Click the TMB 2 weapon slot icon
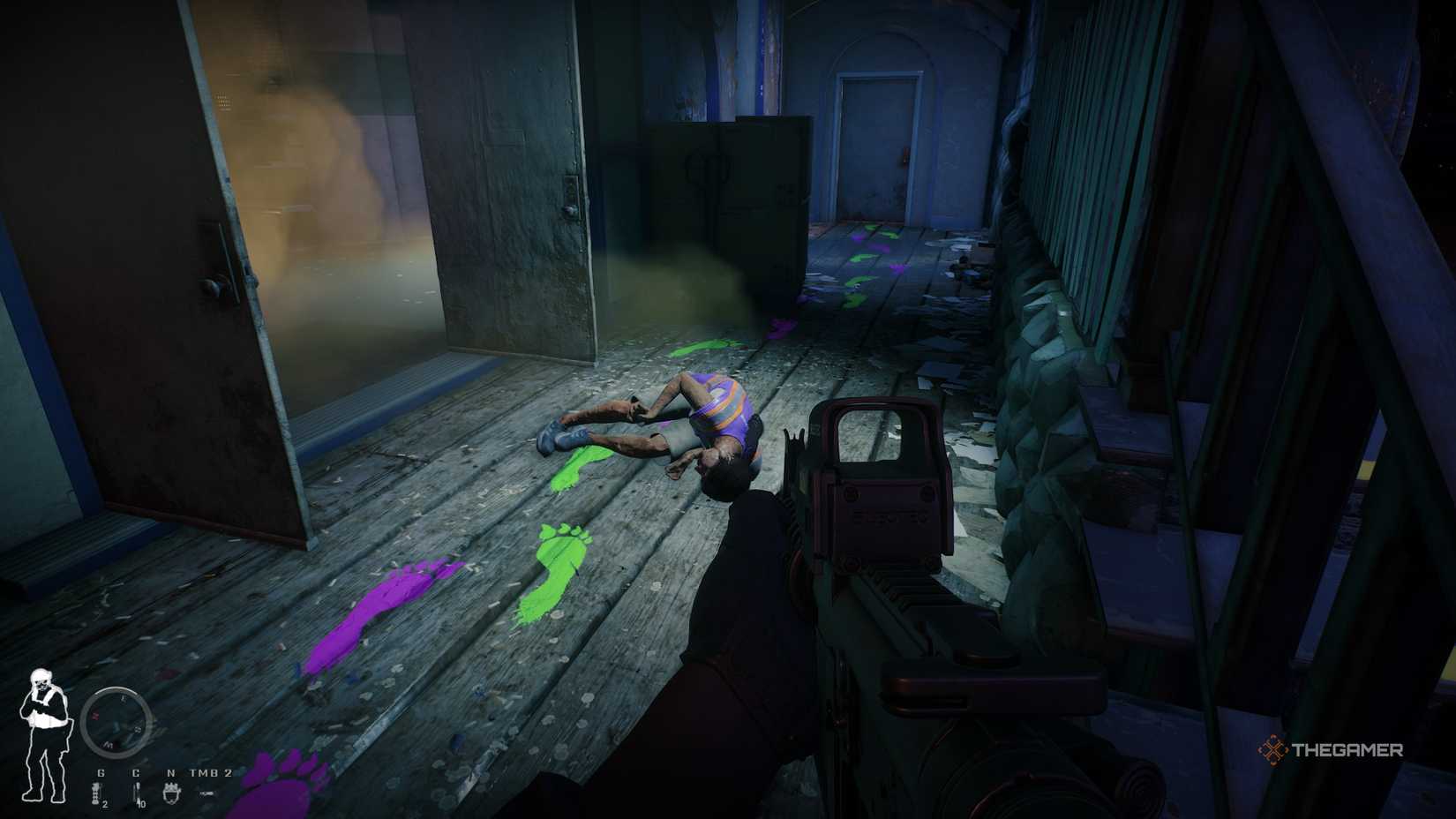 point(206,793)
